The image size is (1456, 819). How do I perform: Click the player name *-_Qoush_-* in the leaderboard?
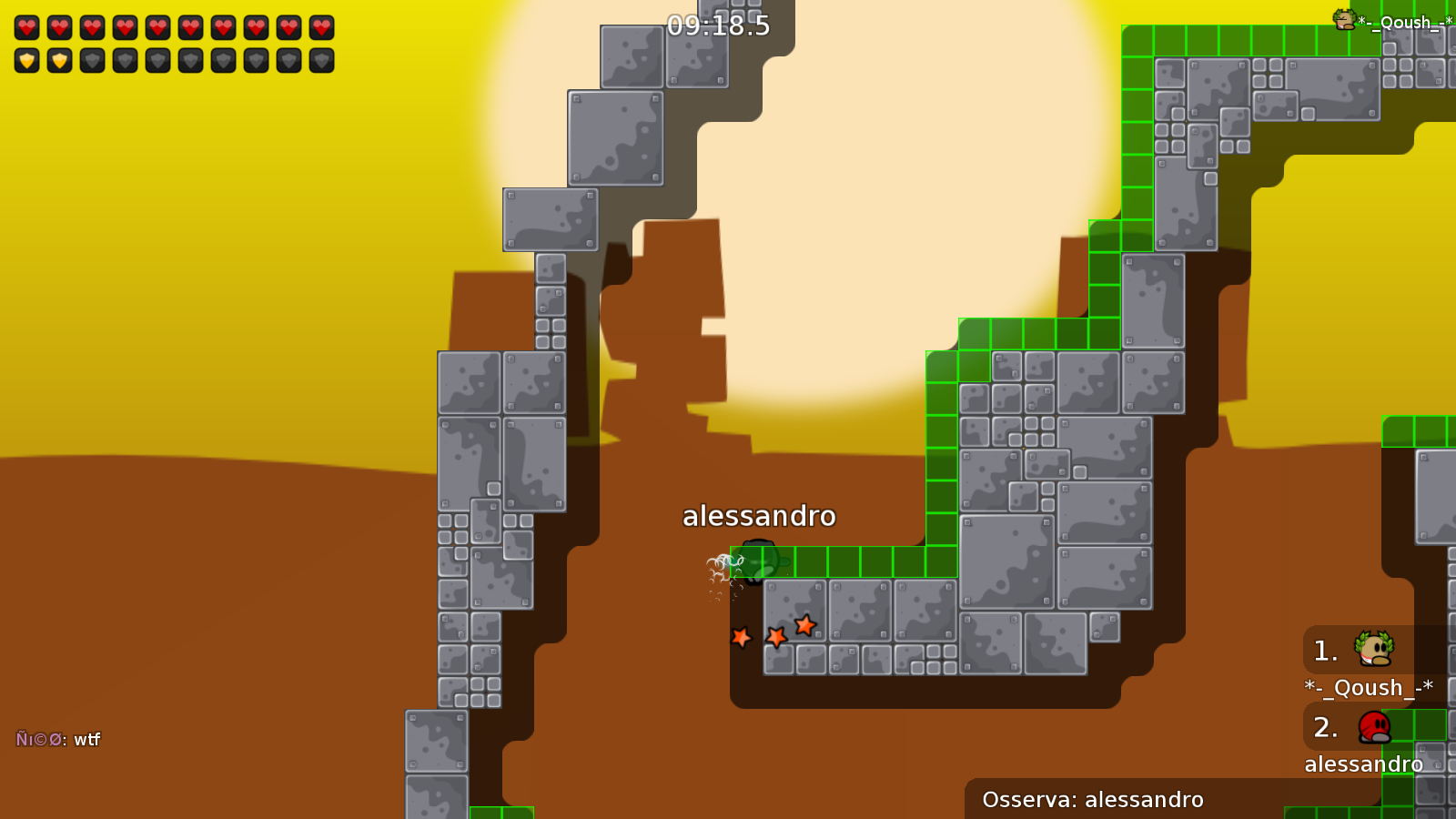pyautogui.click(x=1368, y=688)
